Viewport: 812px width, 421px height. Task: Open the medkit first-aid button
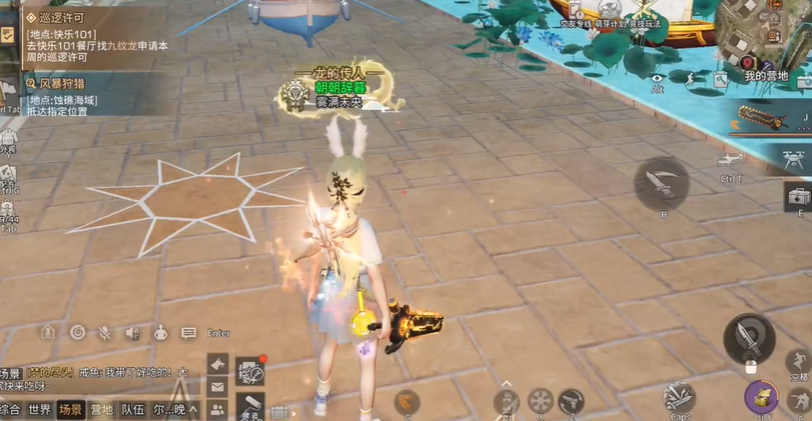pyautogui.click(x=797, y=195)
